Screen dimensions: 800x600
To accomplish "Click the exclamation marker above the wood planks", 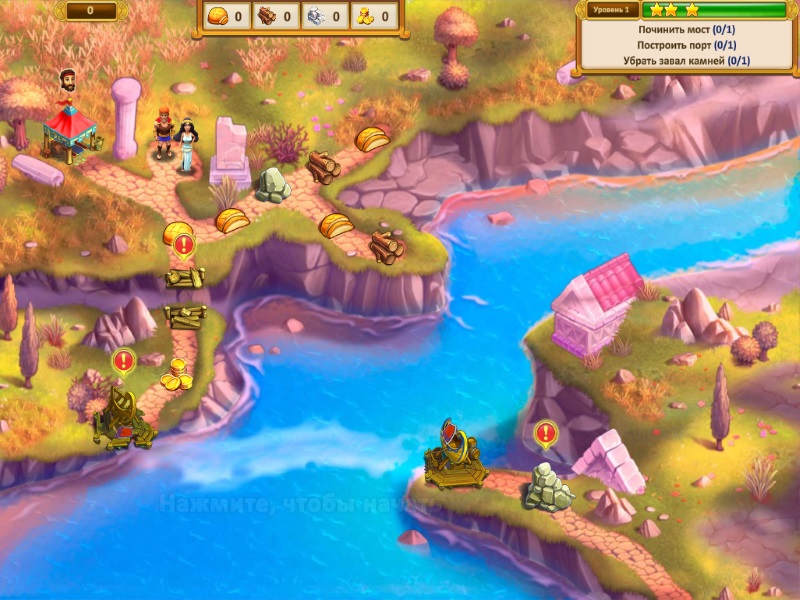I will [x=183, y=244].
